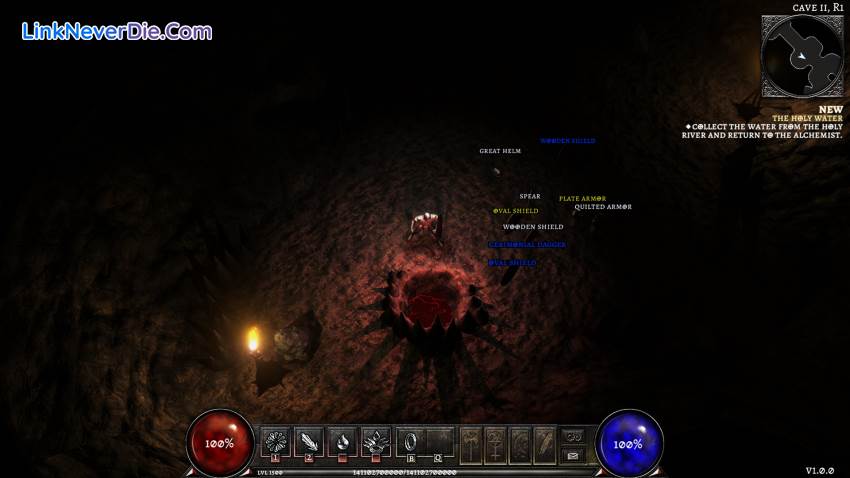Activate the starburst skill in slot 1
Viewport: 850px width, 478px height.
point(276,441)
